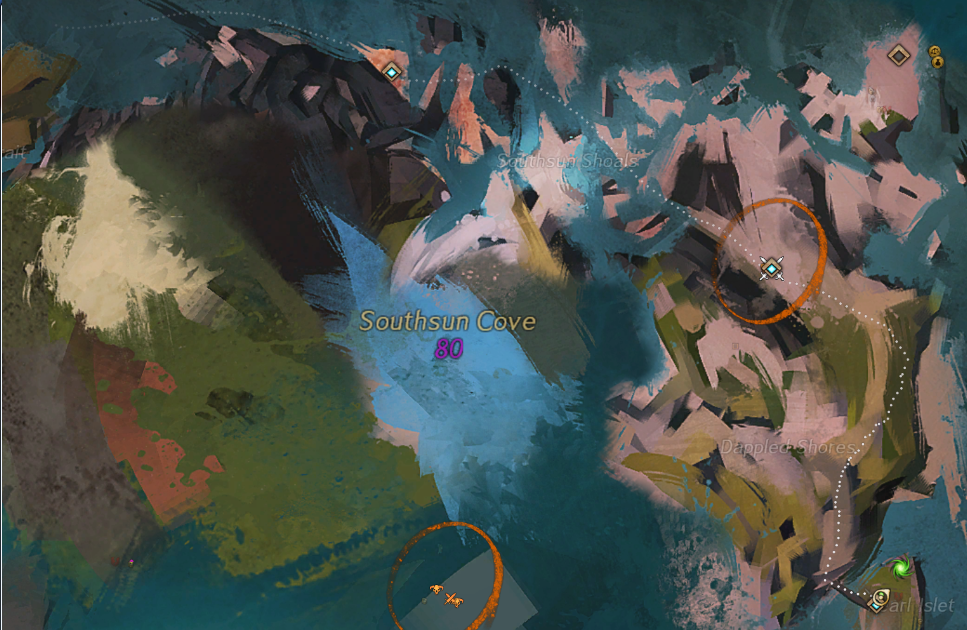The height and width of the screenshot is (630, 967).
Task: Click the gold bag merchant icon
Action: (x=938, y=62)
